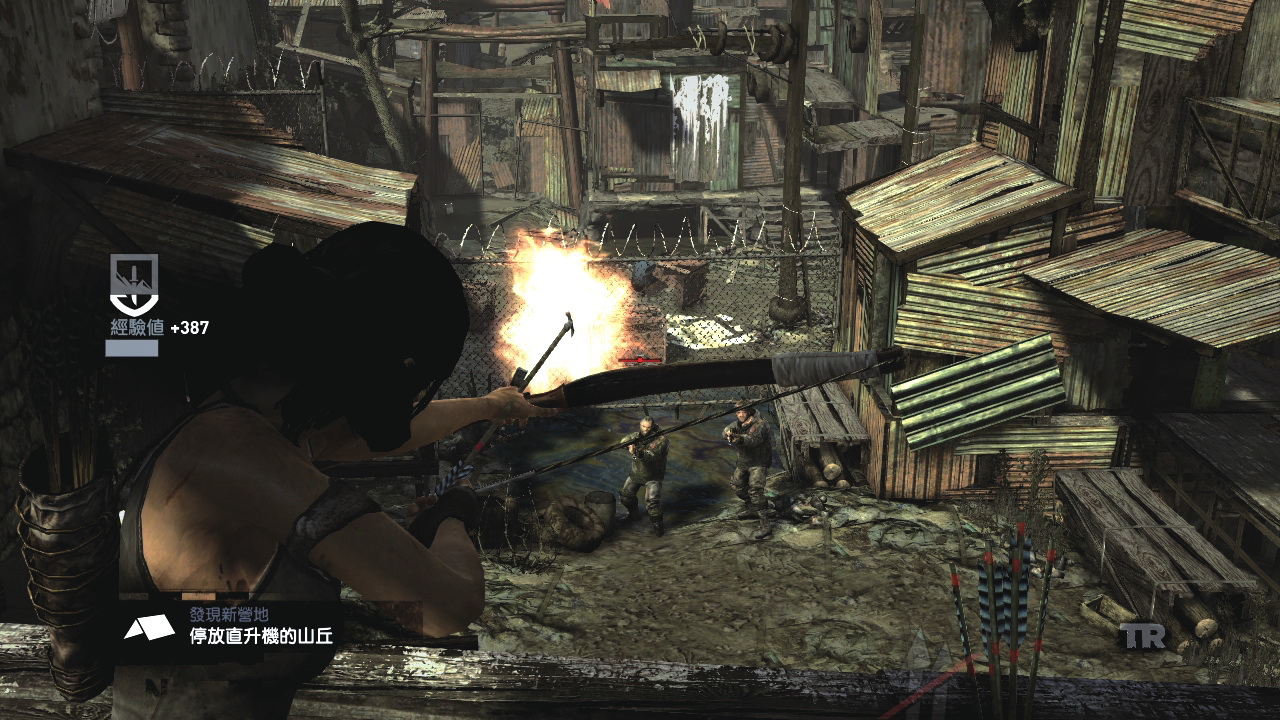The image size is (1280, 720).
Task: Click the TR logo watermark
Action: click(x=1142, y=636)
